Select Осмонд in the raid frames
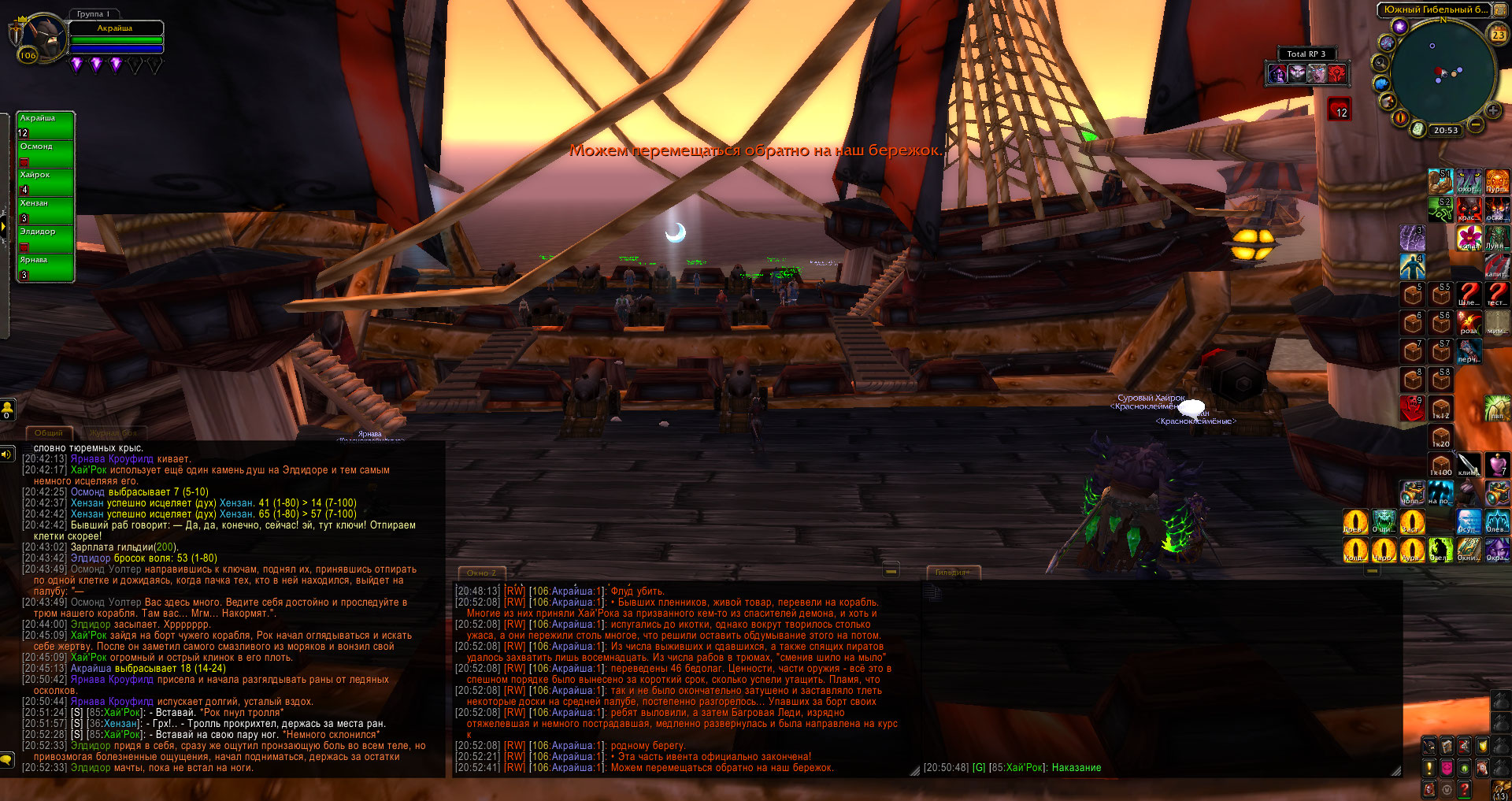The height and width of the screenshot is (801, 1512). point(46,153)
